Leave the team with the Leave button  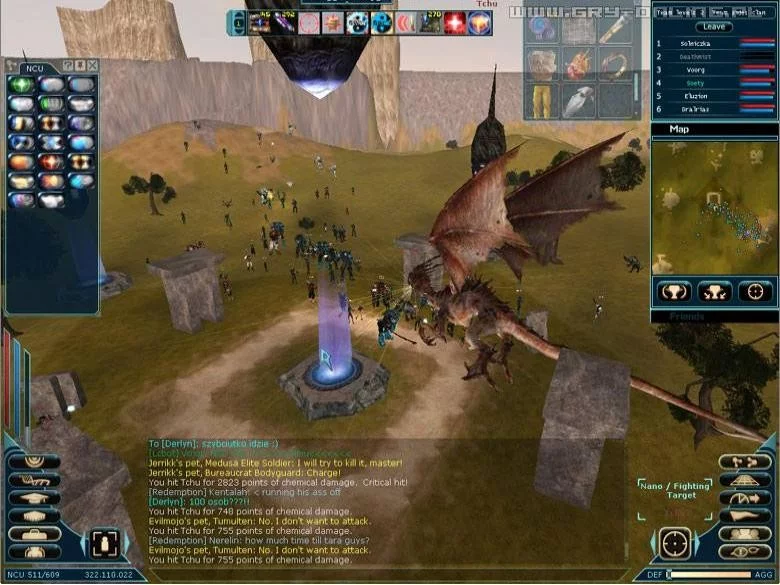[x=714, y=27]
